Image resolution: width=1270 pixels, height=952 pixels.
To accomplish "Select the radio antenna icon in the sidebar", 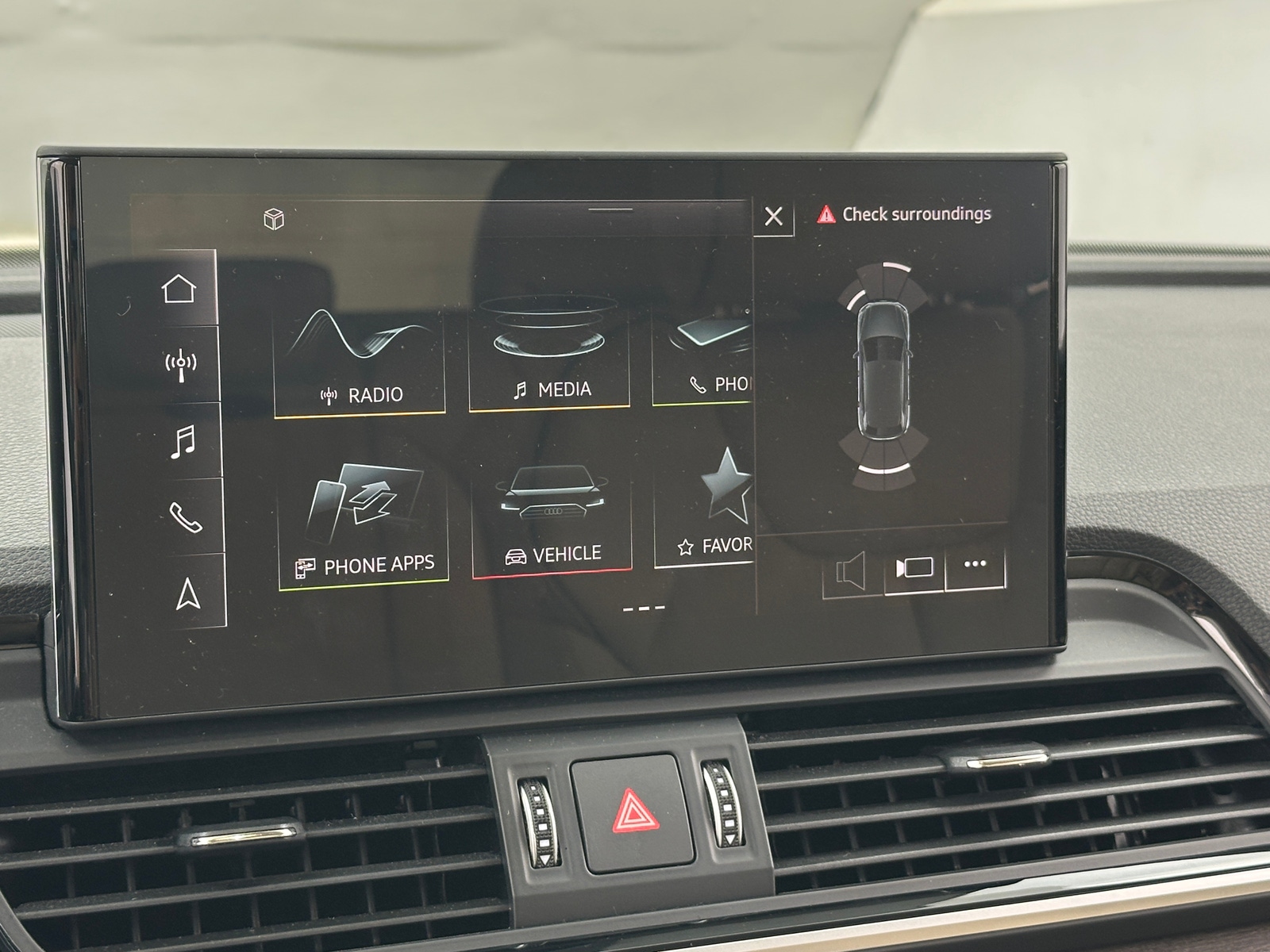I will [181, 365].
